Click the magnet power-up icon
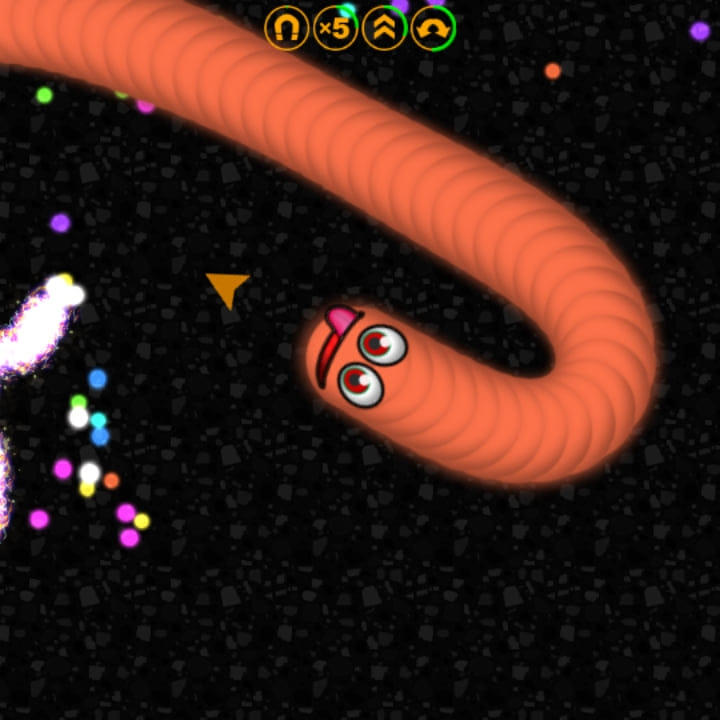The image size is (720, 720). pyautogui.click(x=287, y=27)
